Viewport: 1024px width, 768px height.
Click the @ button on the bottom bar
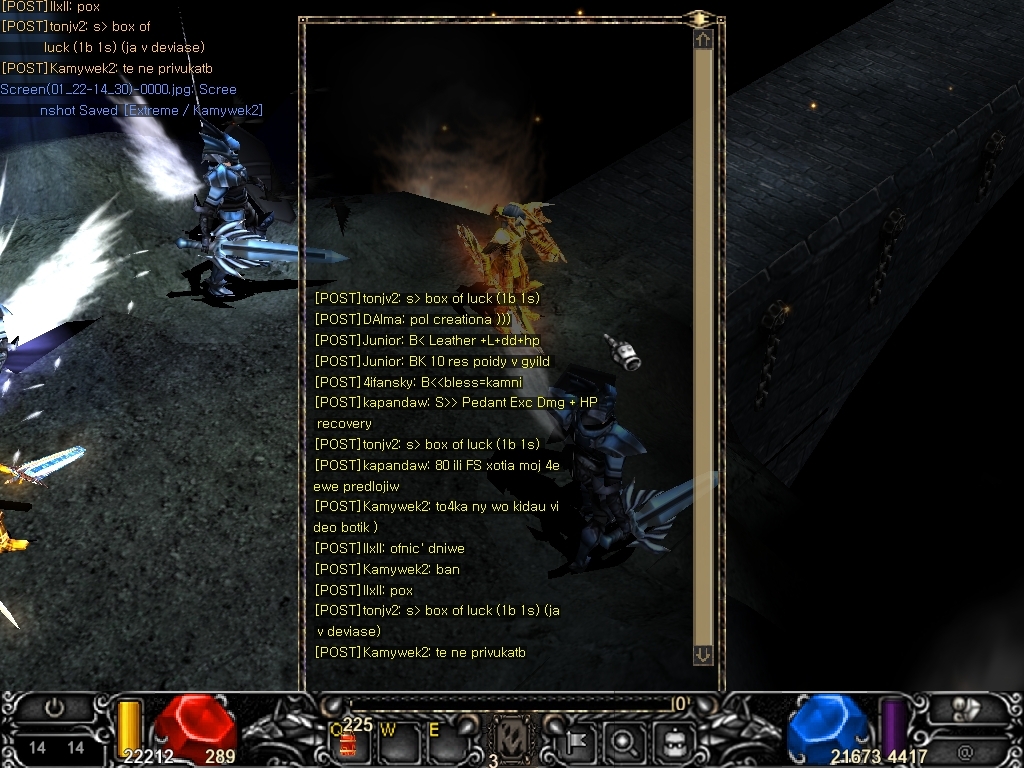tap(966, 751)
